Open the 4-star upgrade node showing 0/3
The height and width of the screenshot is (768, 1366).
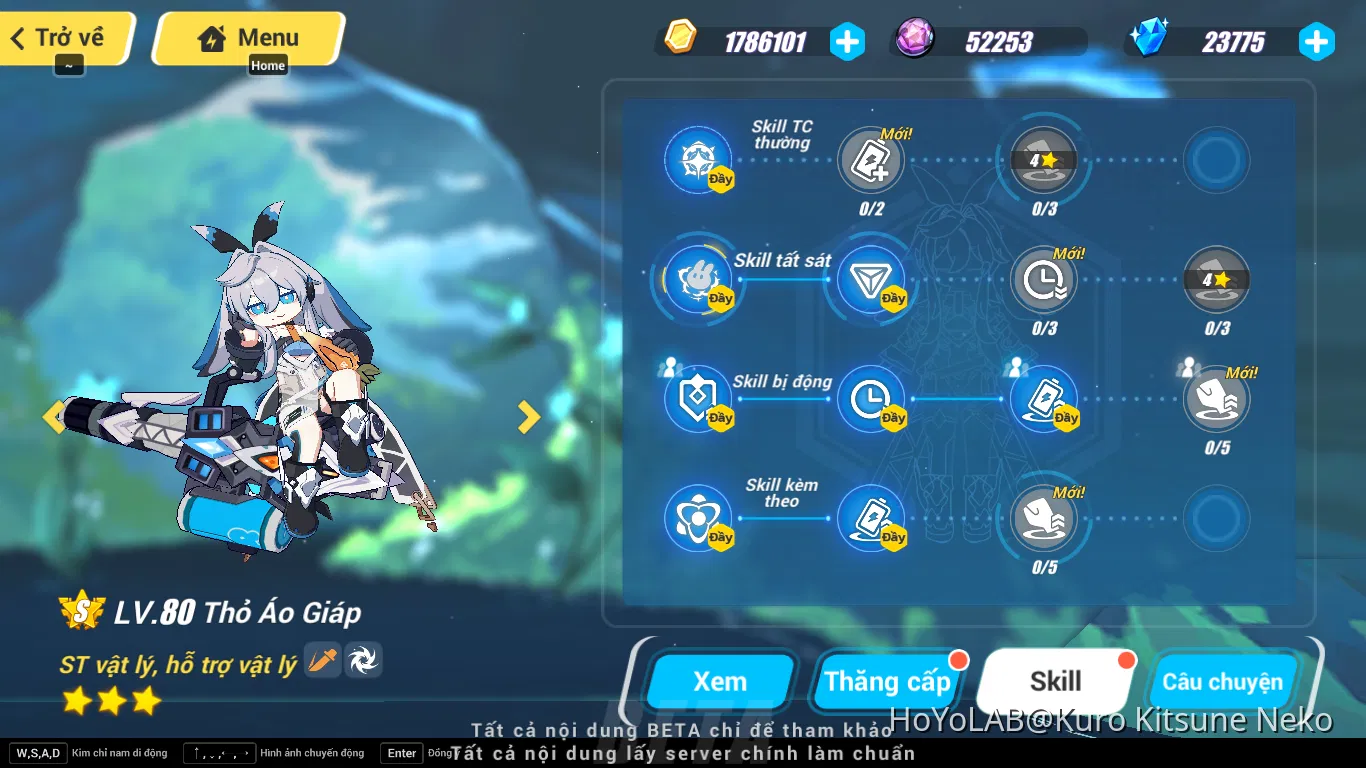point(1043,160)
